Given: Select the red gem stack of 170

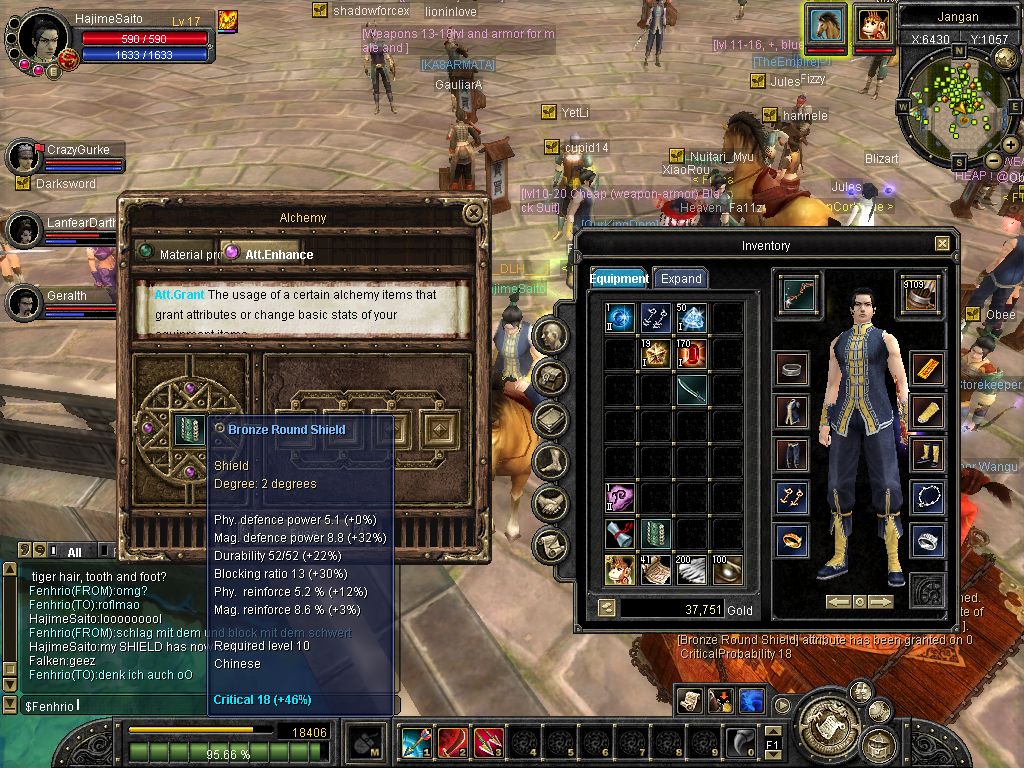Looking at the screenshot, I should [691, 353].
